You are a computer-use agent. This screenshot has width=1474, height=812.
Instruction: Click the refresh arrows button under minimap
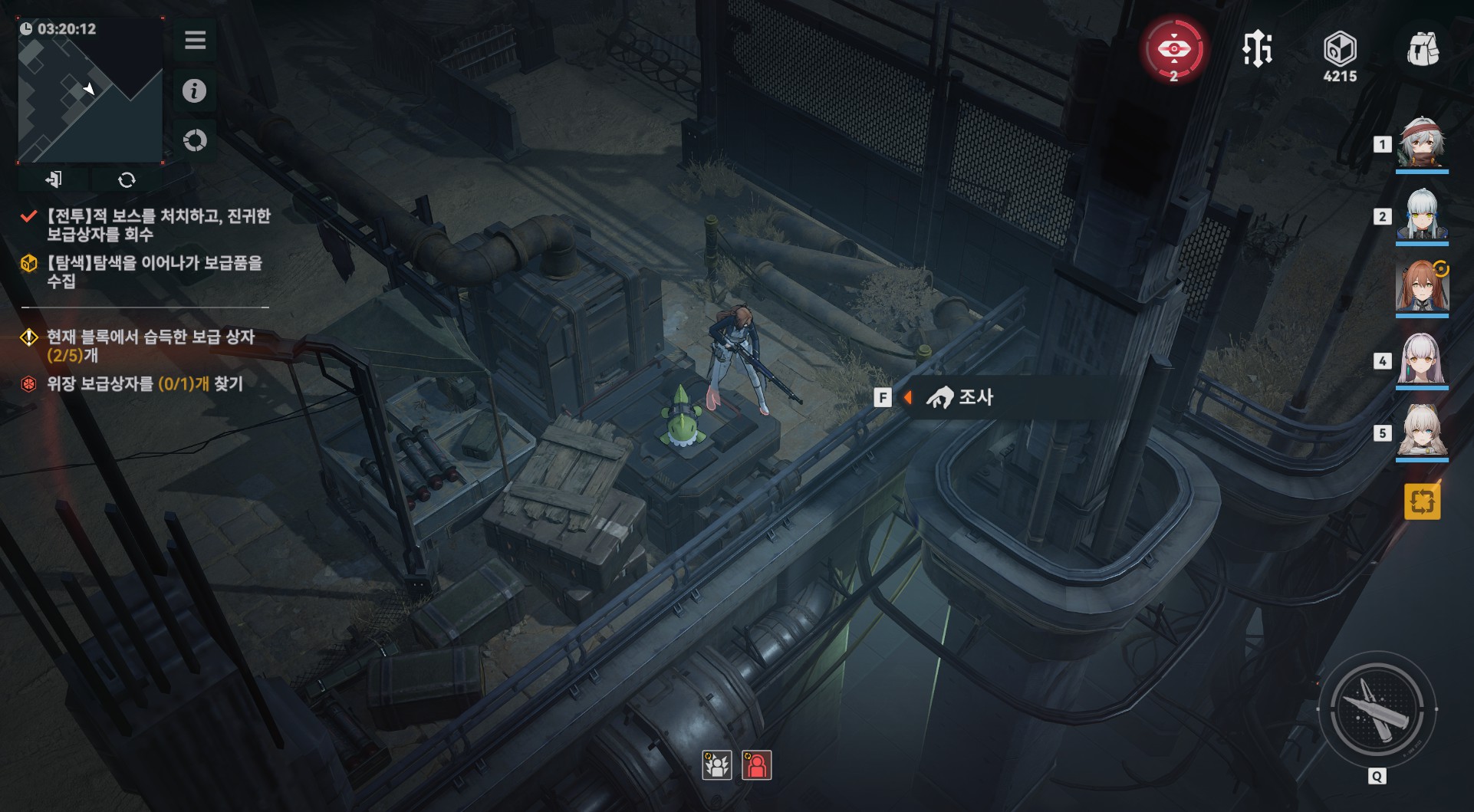click(127, 179)
